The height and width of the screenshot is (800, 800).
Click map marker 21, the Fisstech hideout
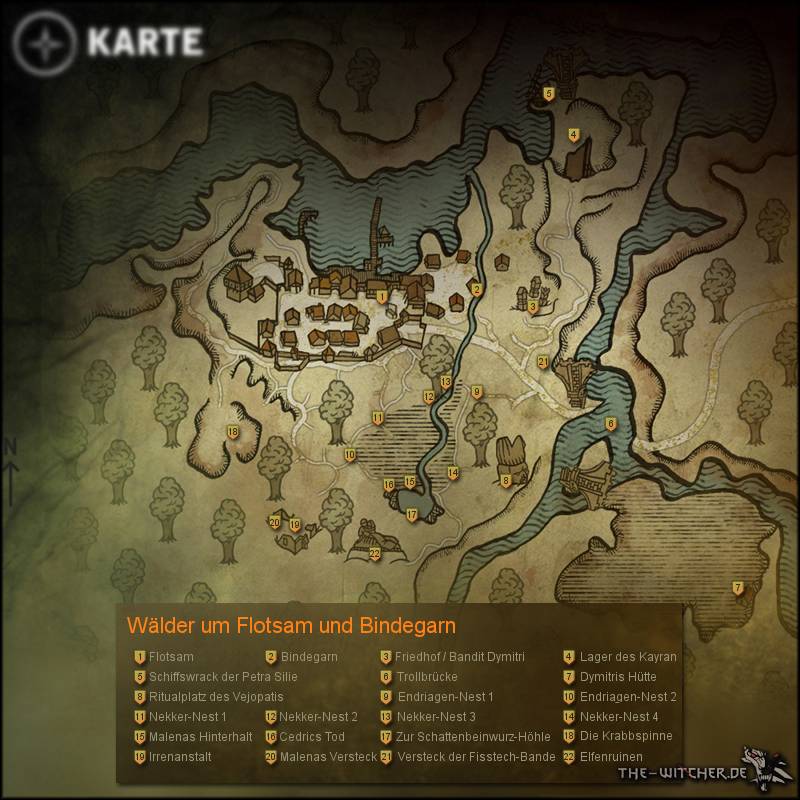(543, 362)
